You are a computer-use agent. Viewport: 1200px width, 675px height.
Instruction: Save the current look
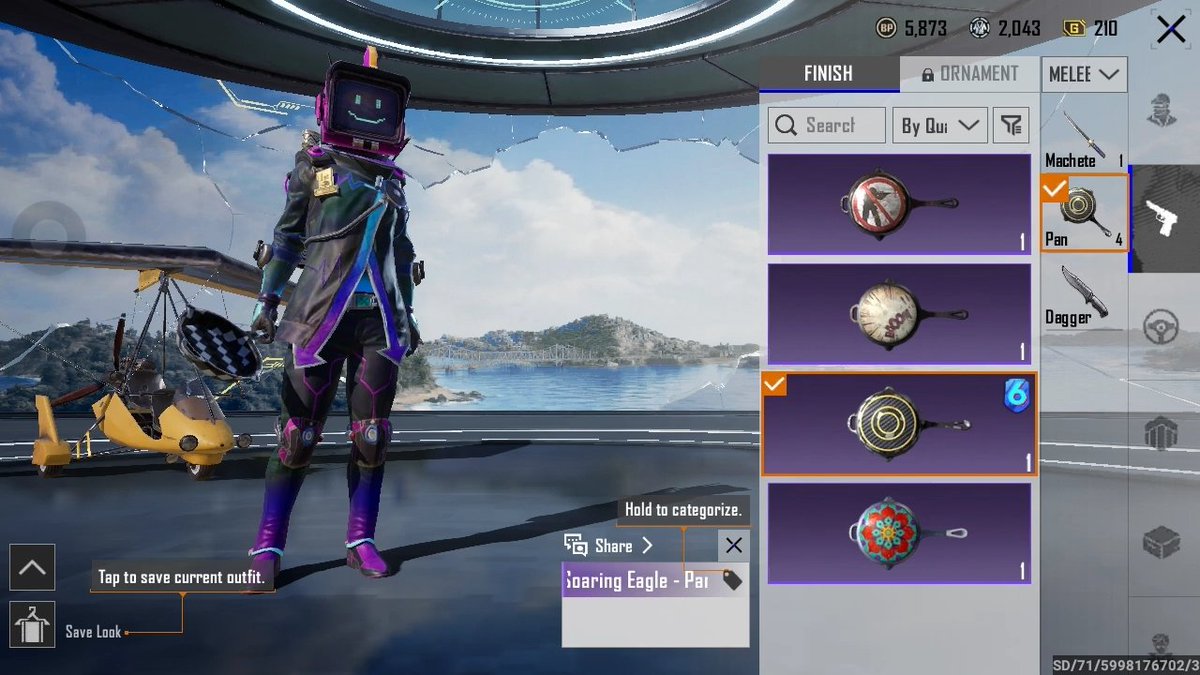click(x=32, y=624)
